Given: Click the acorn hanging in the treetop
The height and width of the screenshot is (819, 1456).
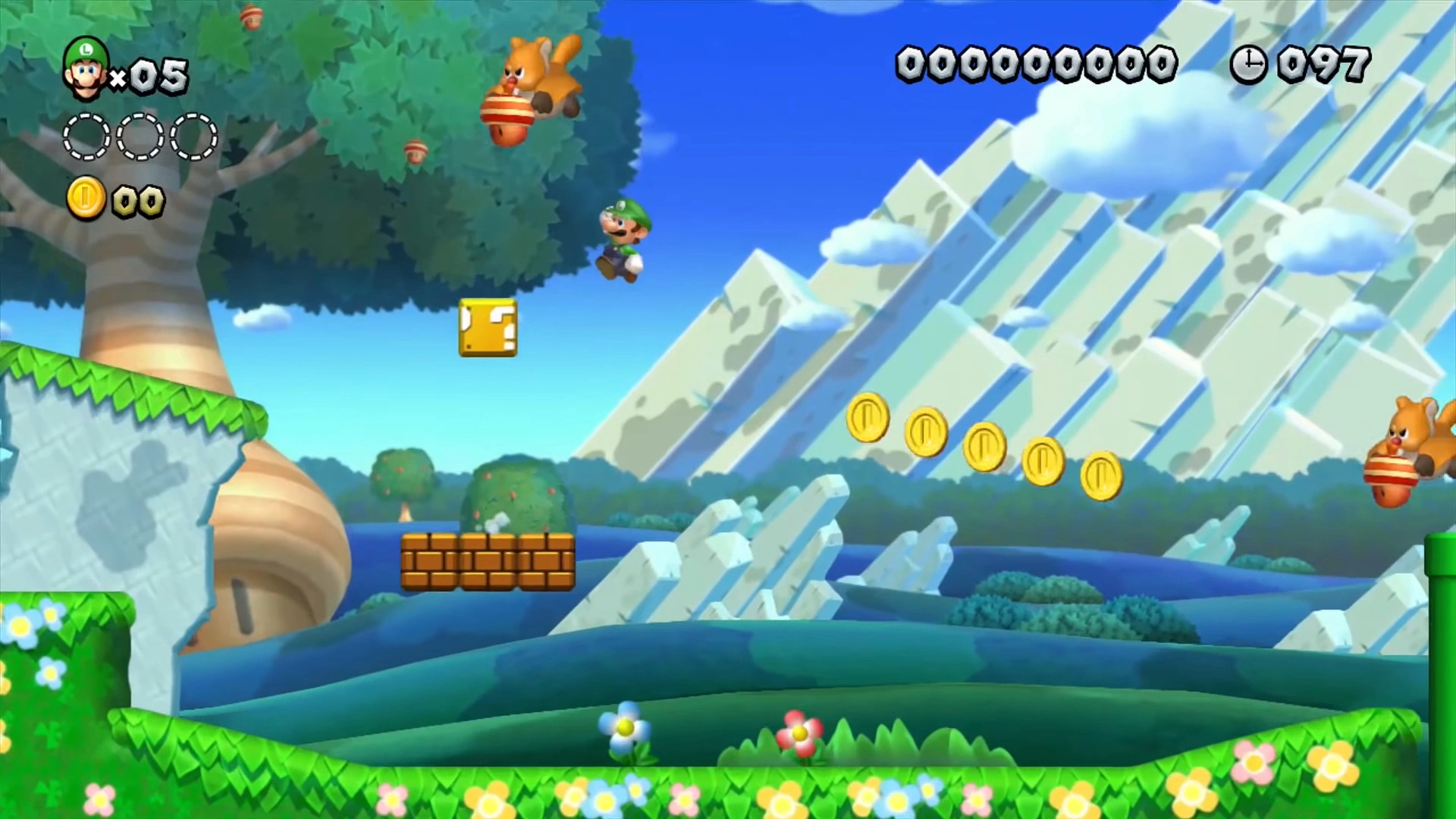Looking at the screenshot, I should coord(416,152).
